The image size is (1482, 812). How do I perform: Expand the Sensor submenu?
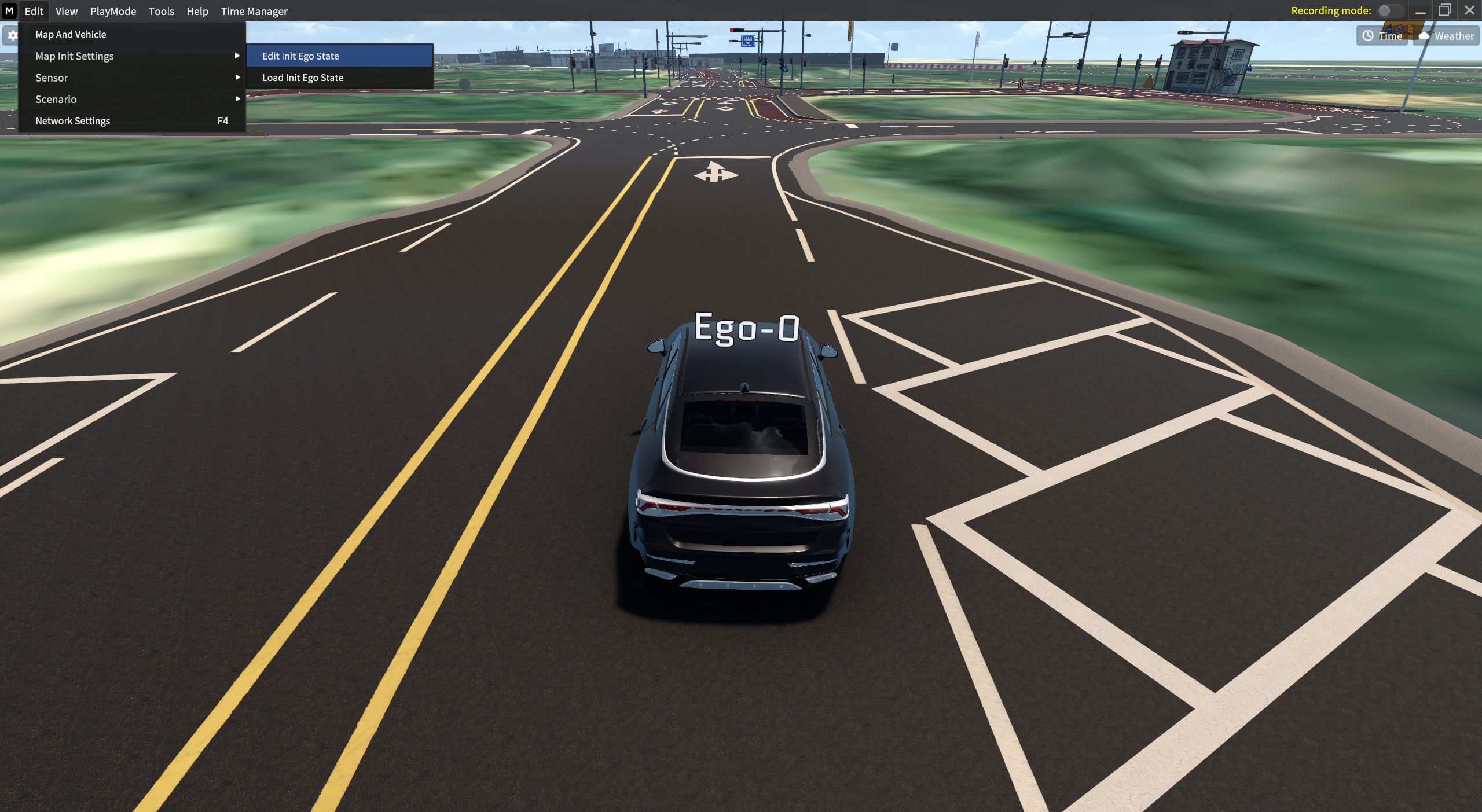click(x=52, y=77)
